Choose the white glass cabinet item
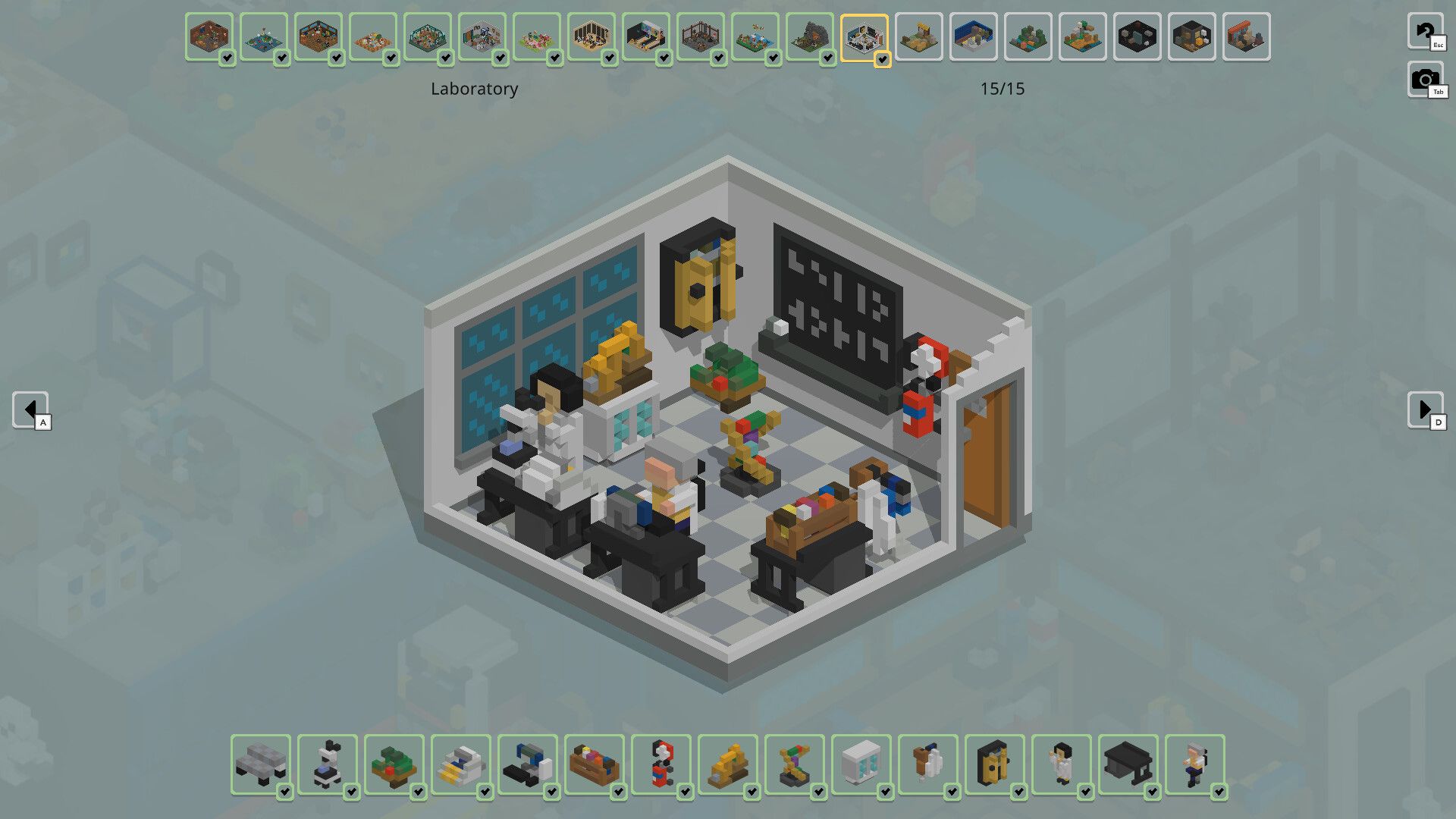Viewport: 1456px width, 819px height. [x=861, y=764]
